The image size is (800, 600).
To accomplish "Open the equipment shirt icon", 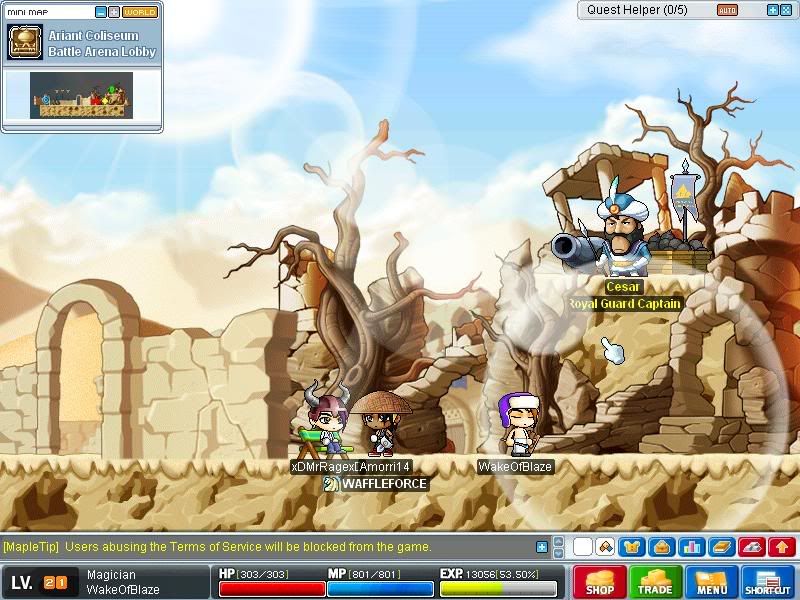I will click(631, 546).
